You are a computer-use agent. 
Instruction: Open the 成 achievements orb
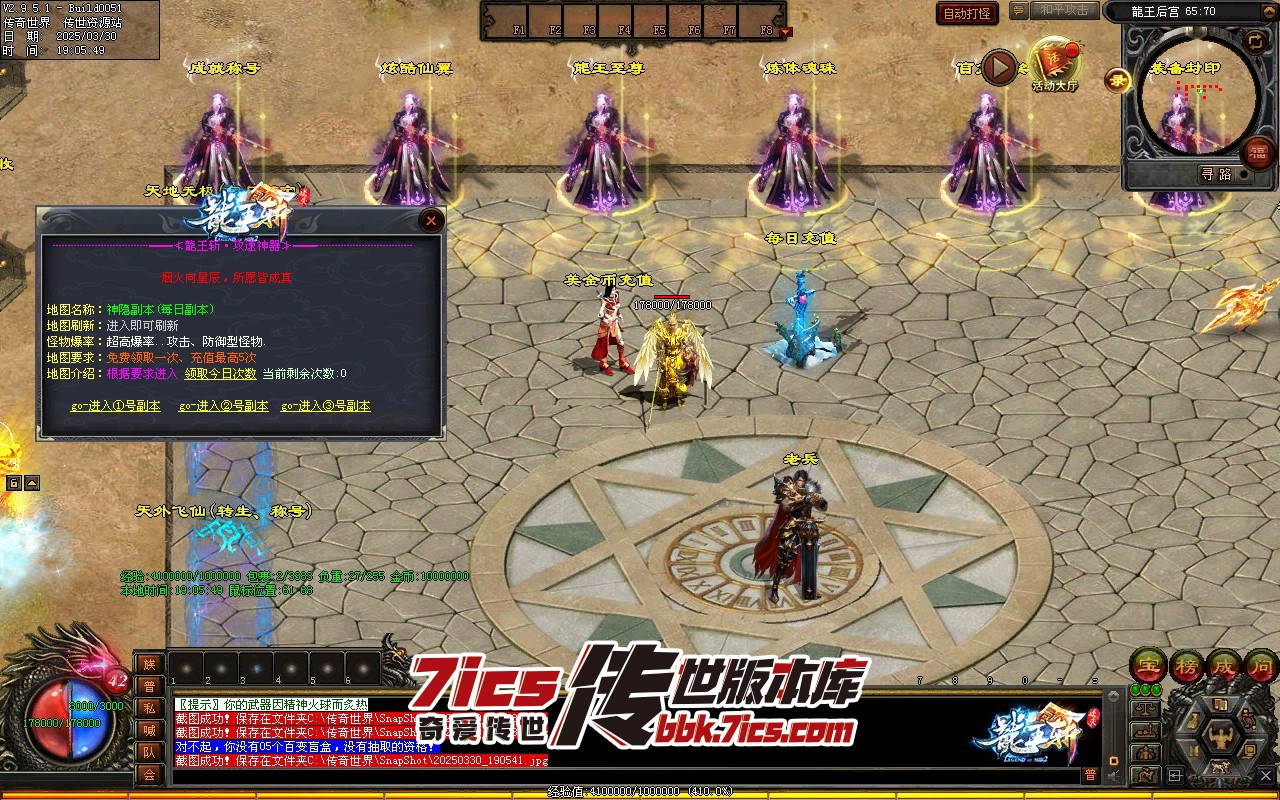pos(1223,665)
